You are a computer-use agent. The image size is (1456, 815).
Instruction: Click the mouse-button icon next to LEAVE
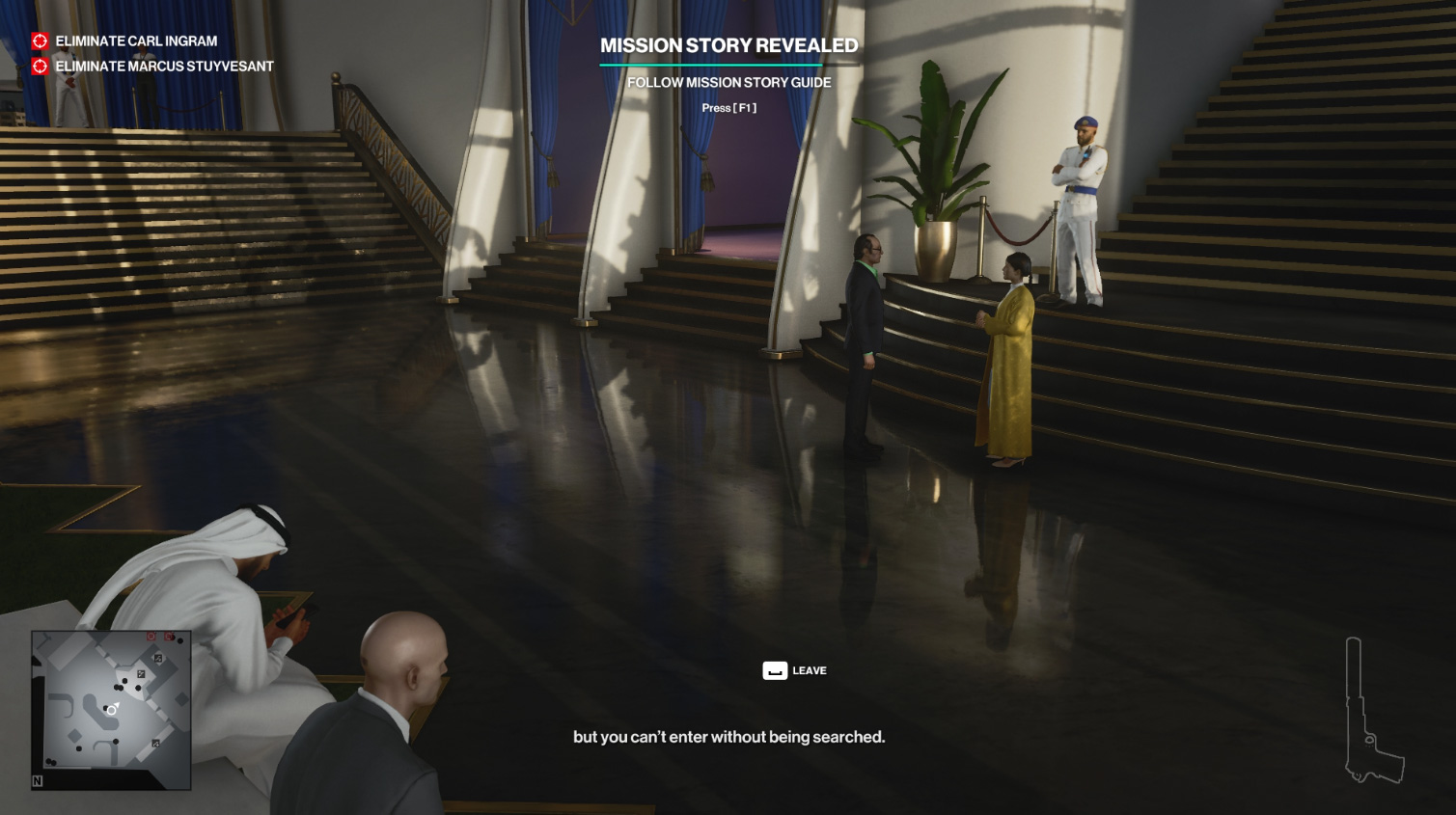(x=775, y=669)
